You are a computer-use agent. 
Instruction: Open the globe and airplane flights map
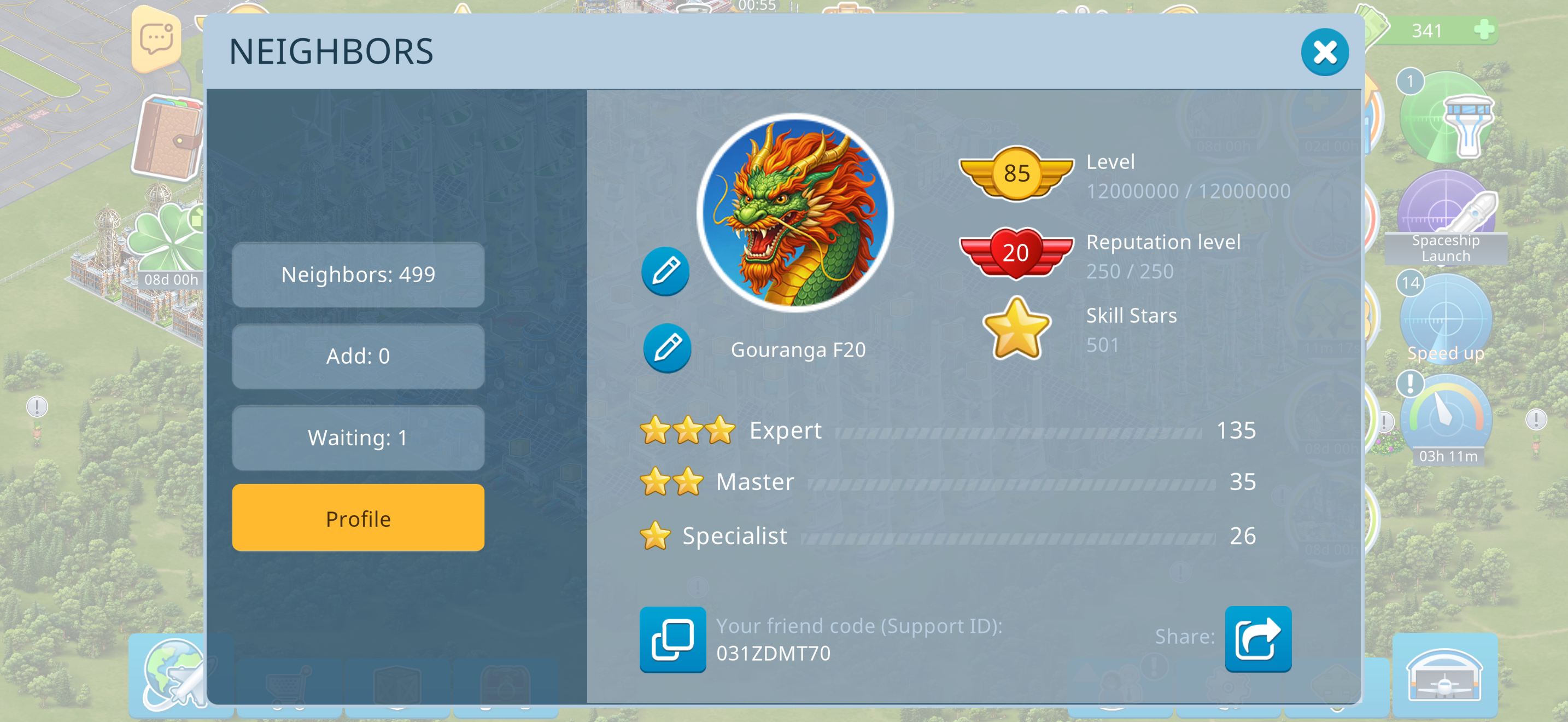click(x=175, y=674)
